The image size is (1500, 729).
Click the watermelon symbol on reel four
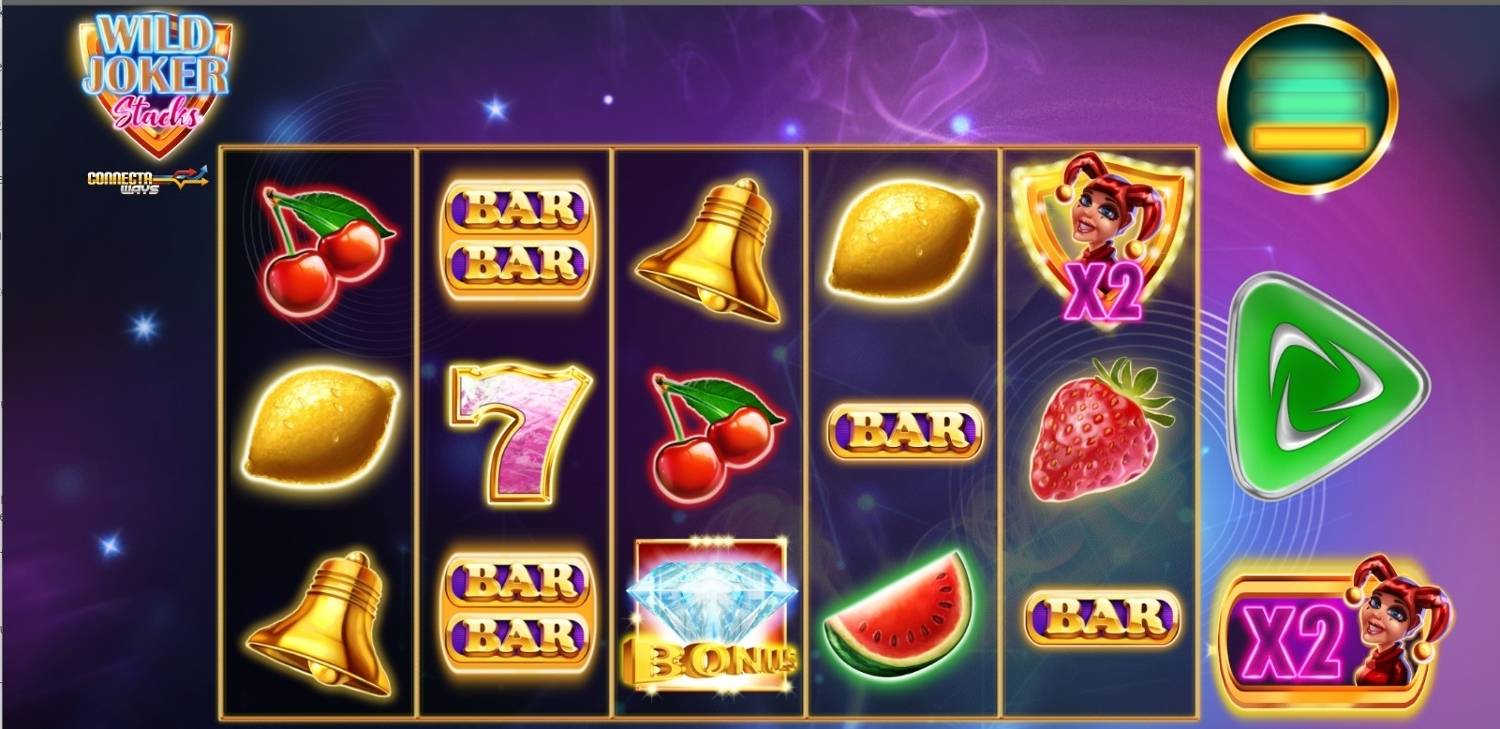898,615
